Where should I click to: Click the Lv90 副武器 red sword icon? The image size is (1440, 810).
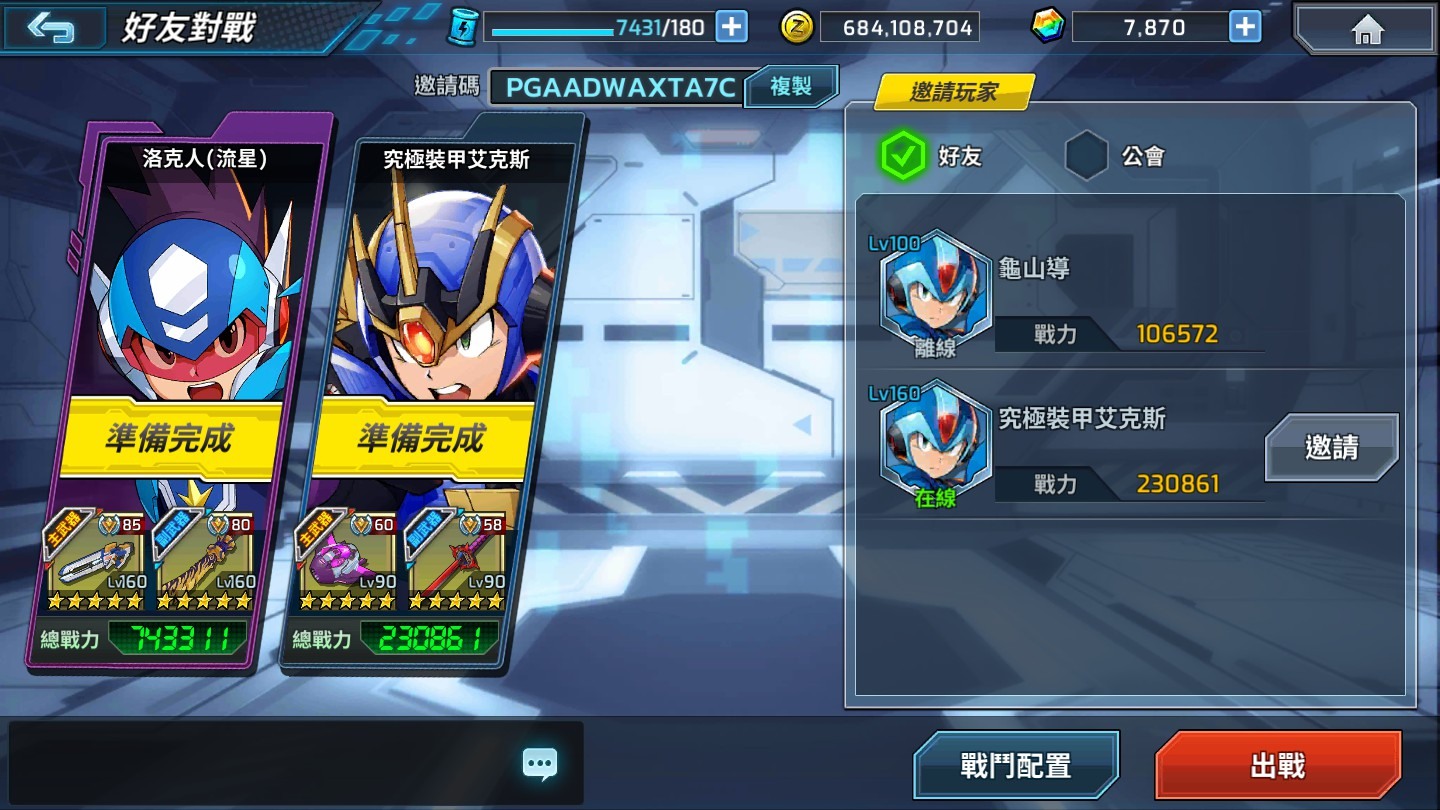coord(465,560)
